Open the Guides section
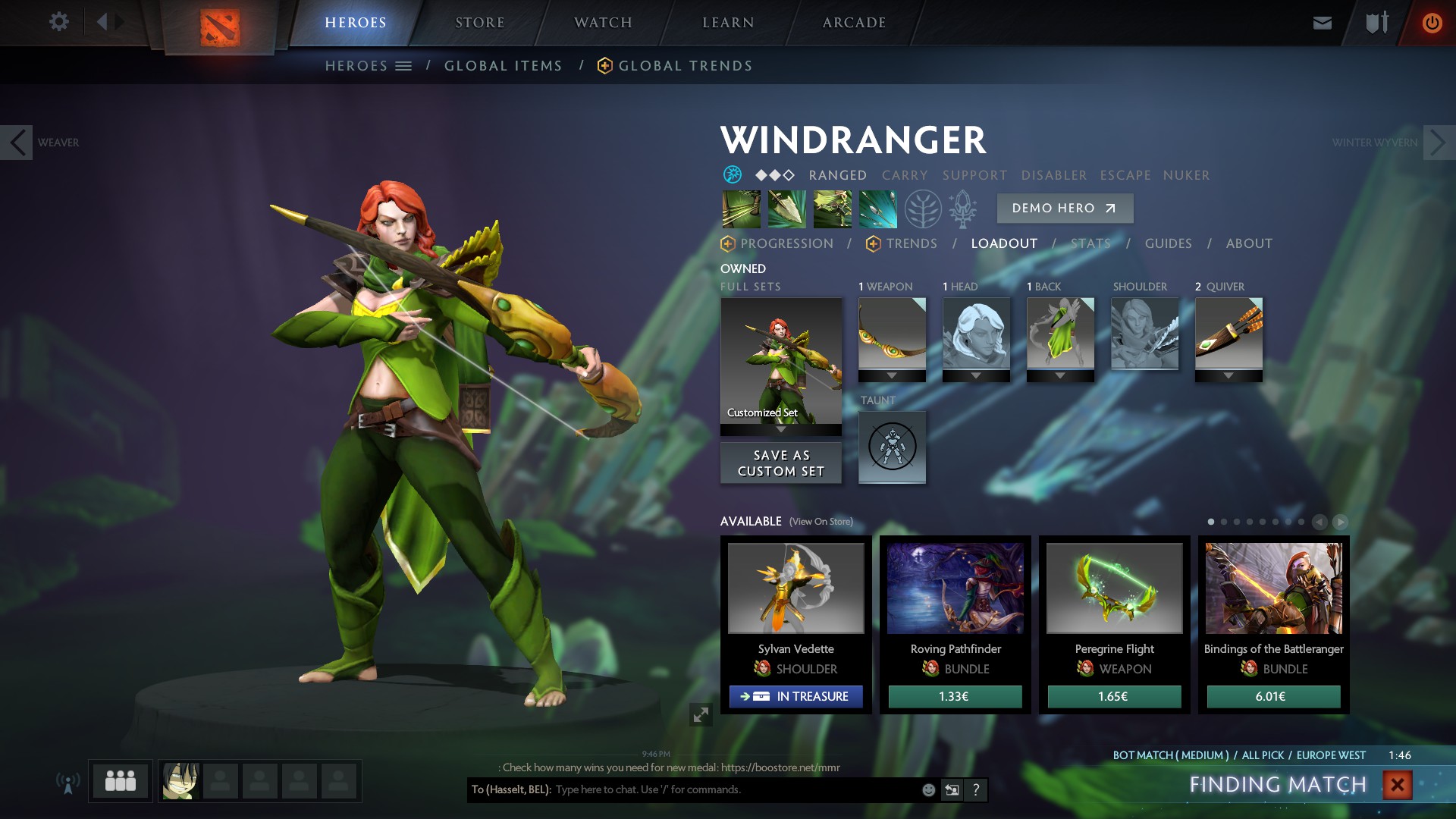Image resolution: width=1456 pixels, height=819 pixels. pos(1168,243)
